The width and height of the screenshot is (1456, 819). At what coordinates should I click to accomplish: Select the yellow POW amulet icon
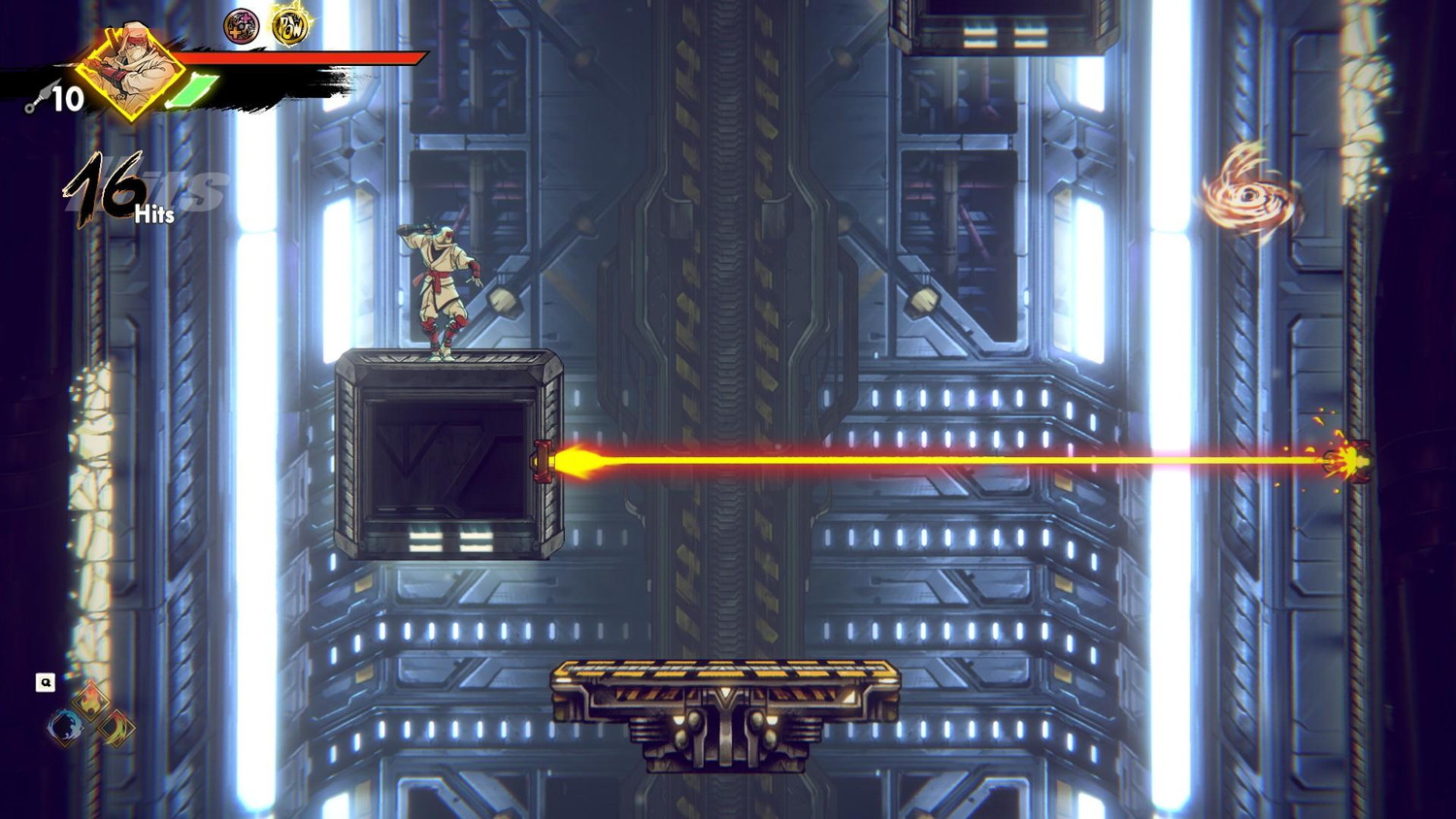click(x=288, y=26)
